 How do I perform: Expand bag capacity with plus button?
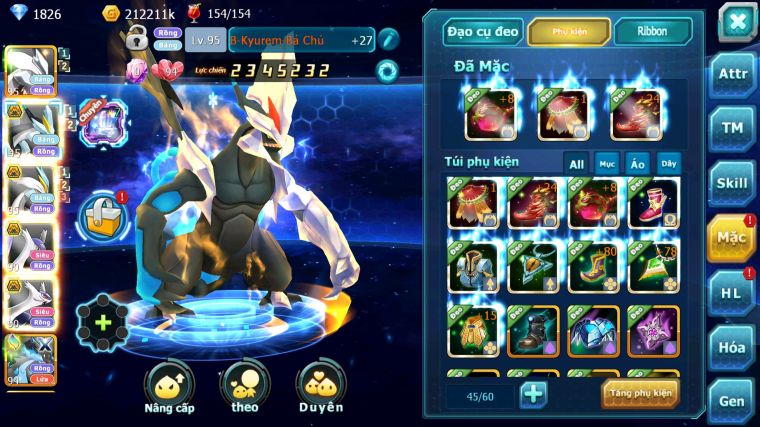(533, 394)
